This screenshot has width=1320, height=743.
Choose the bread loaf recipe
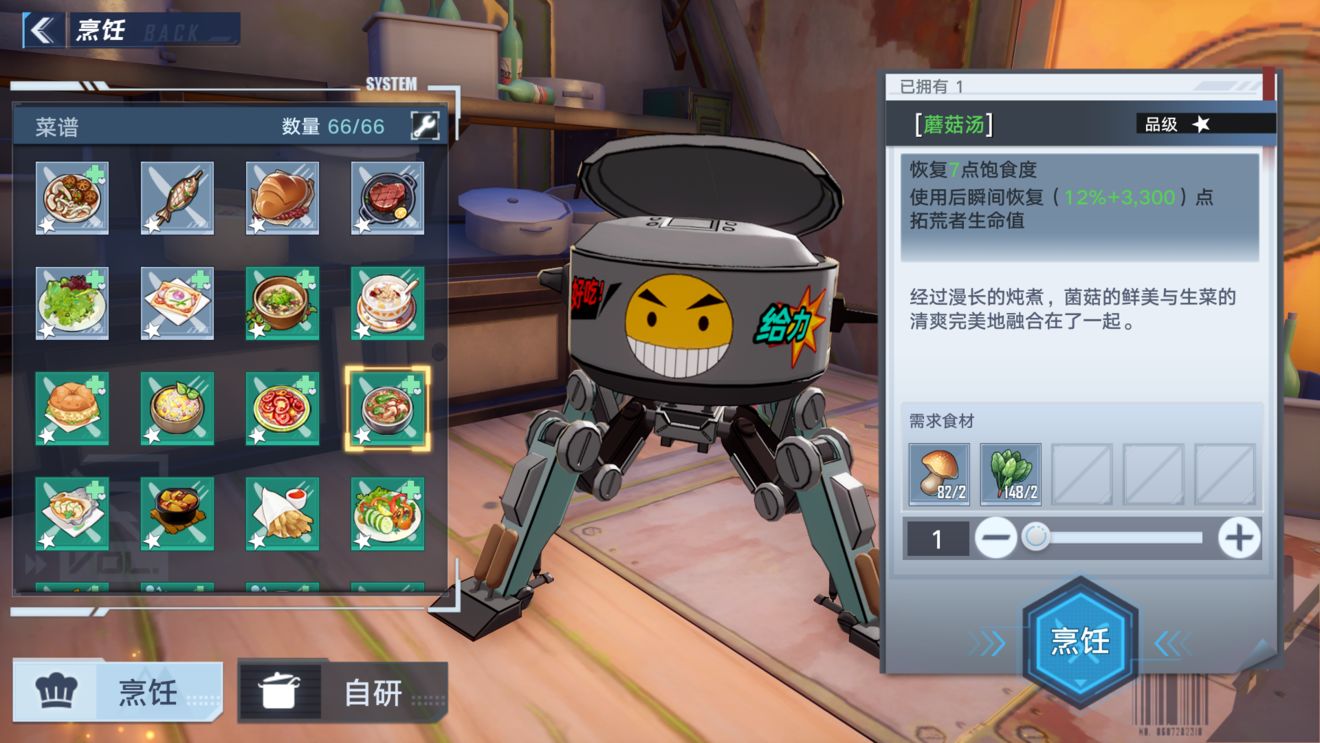coord(282,198)
